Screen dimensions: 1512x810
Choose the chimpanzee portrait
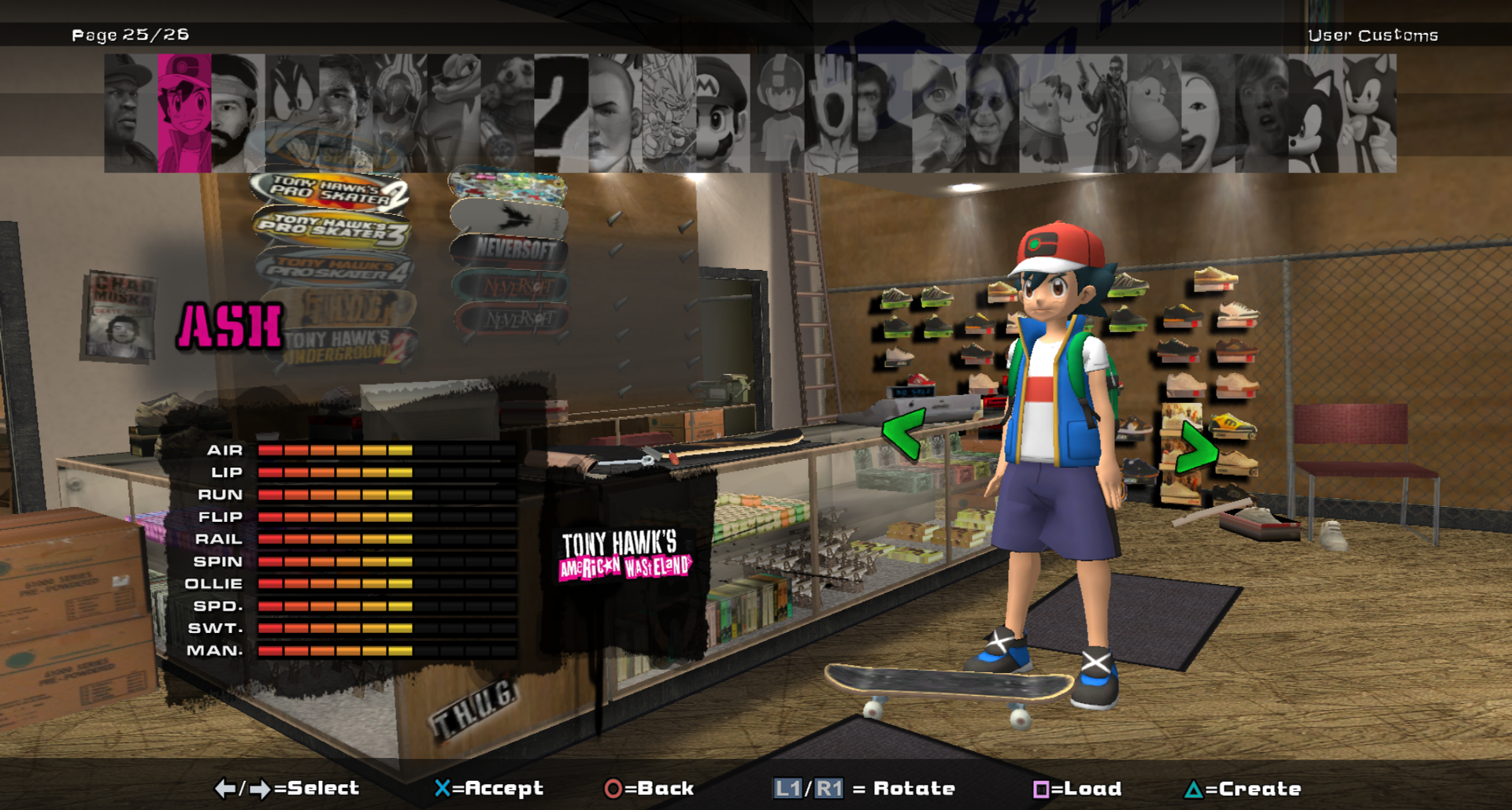click(x=884, y=113)
